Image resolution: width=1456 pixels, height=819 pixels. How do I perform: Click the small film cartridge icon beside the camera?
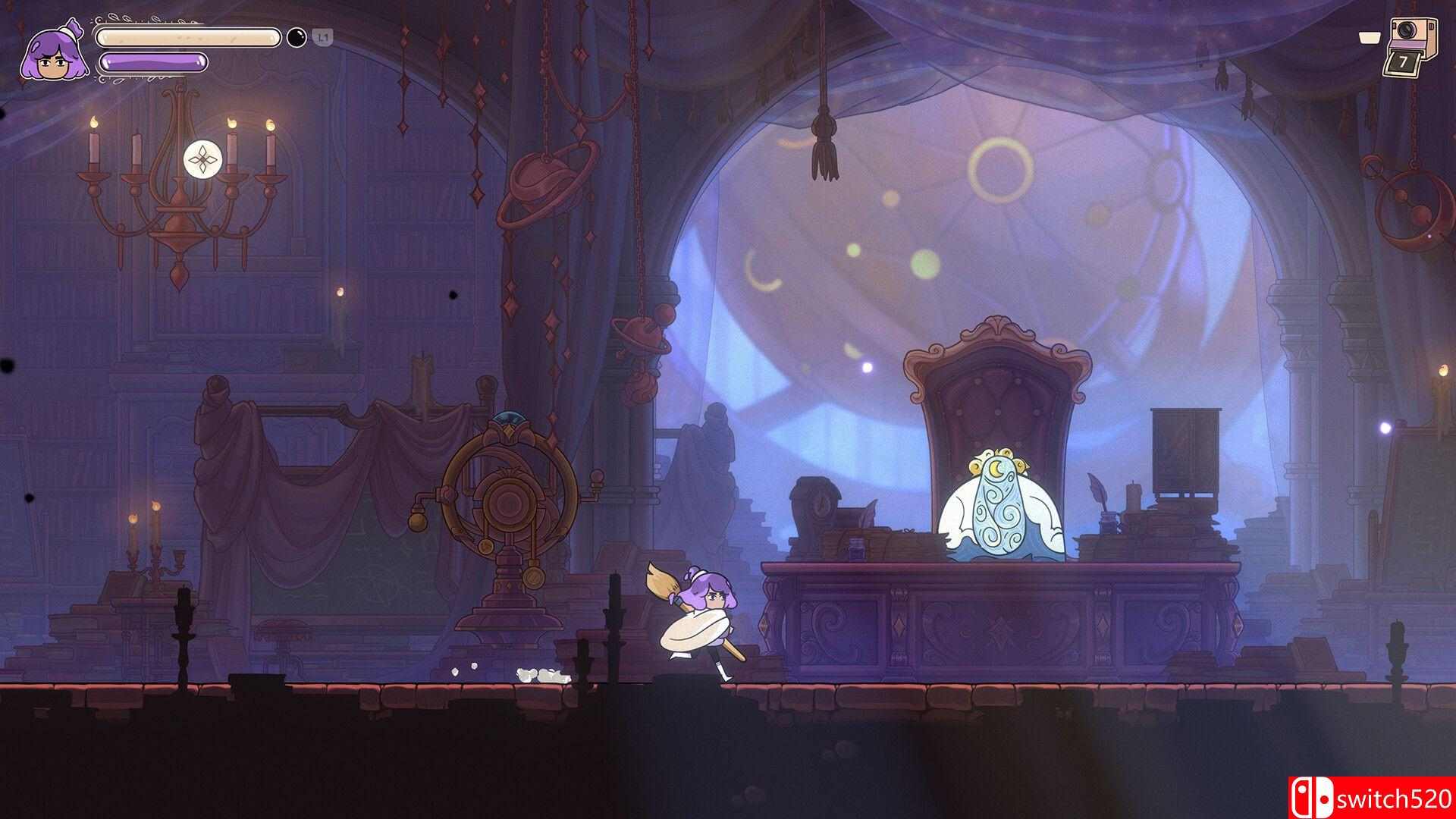coord(1369,37)
